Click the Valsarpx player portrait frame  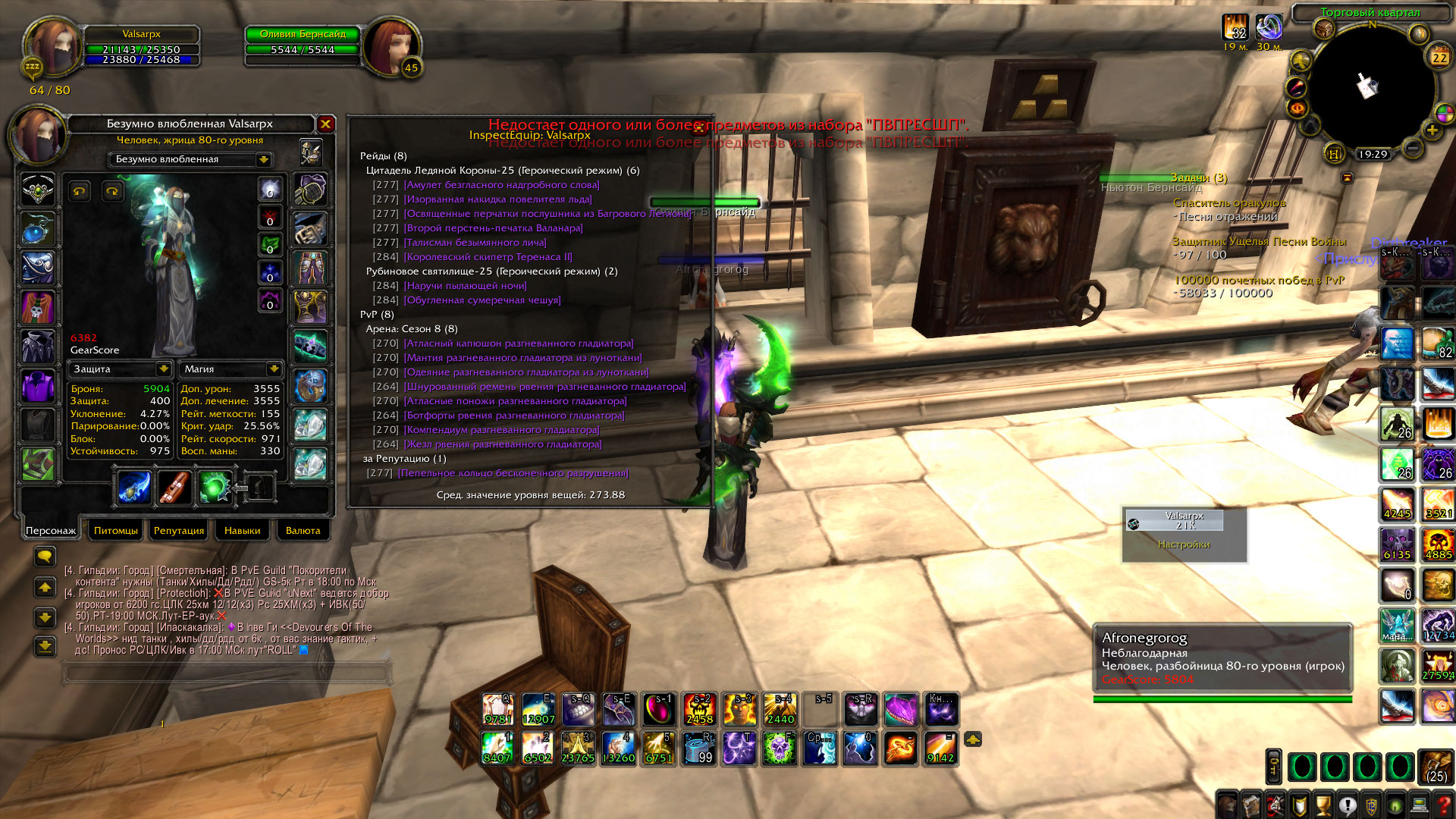52,47
